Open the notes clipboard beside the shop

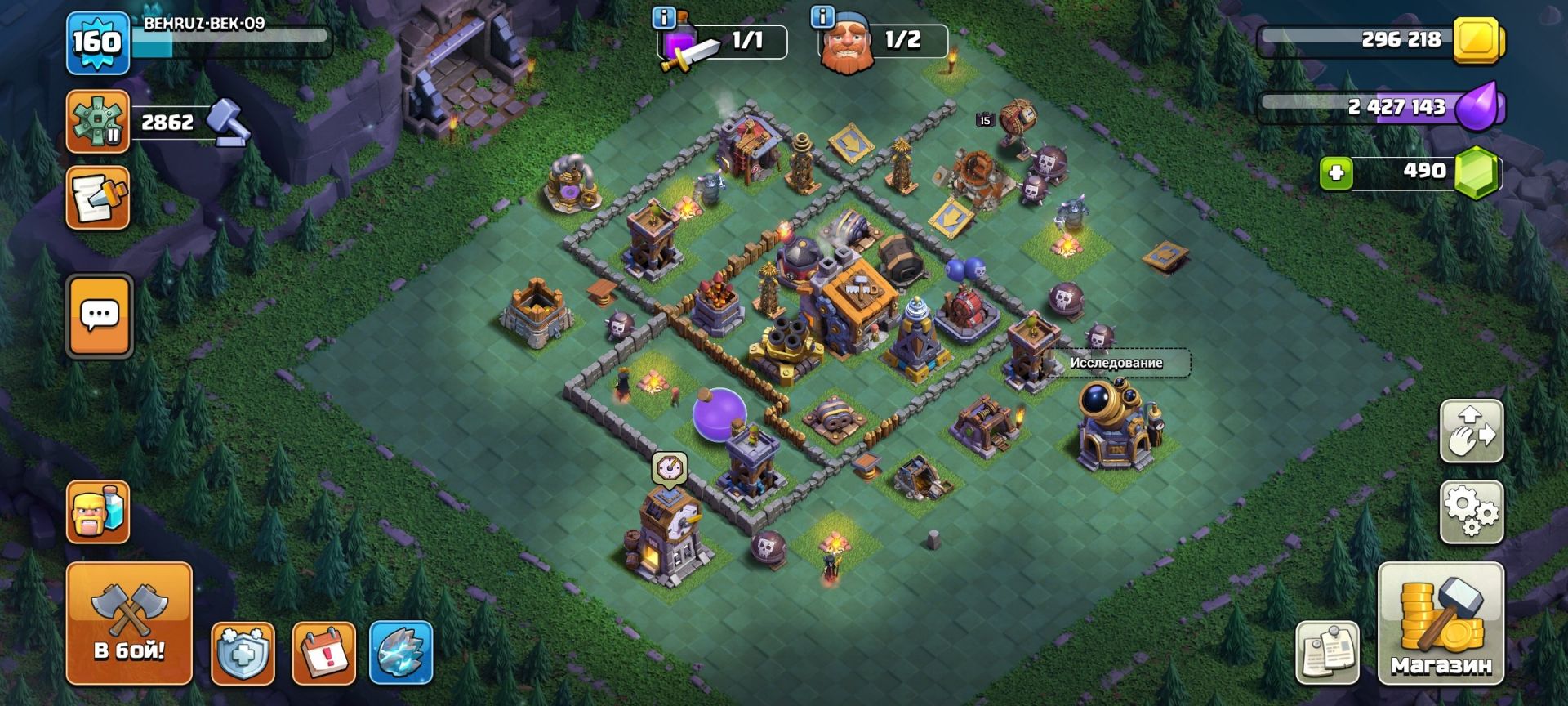pos(1327,653)
